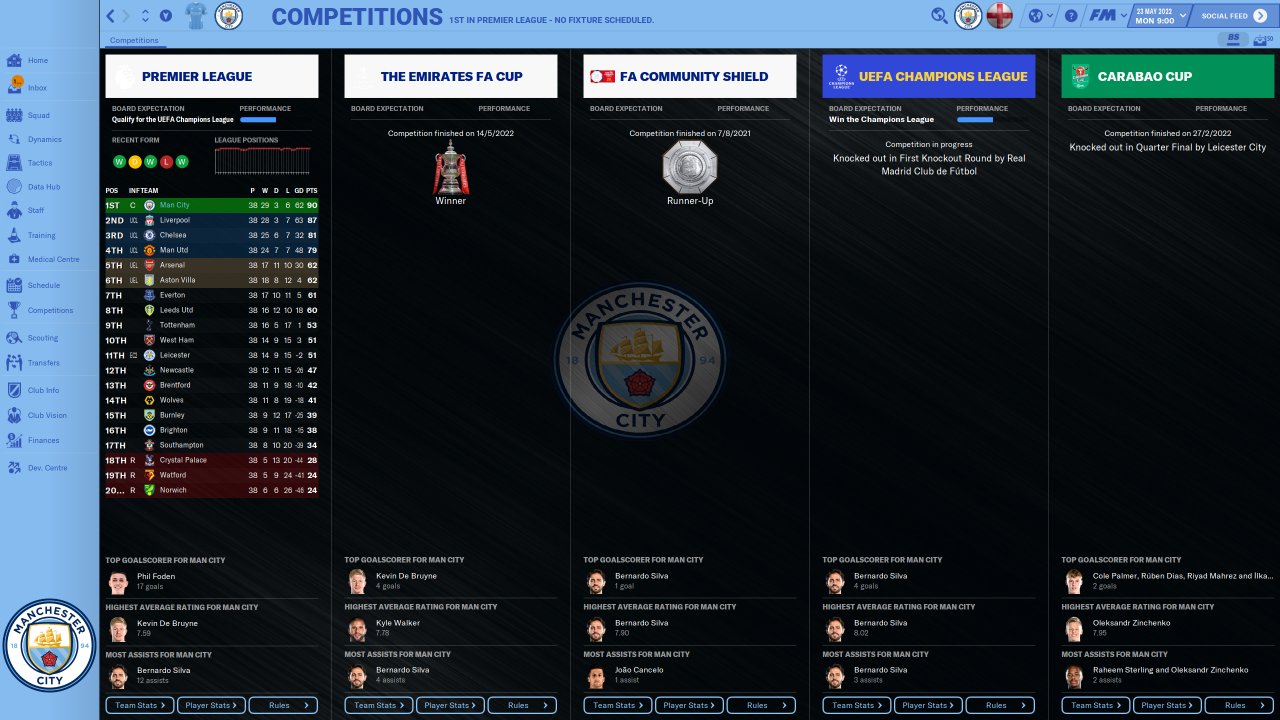Switch to the Competitions tab
The height and width of the screenshot is (720, 1280).
click(x=134, y=41)
